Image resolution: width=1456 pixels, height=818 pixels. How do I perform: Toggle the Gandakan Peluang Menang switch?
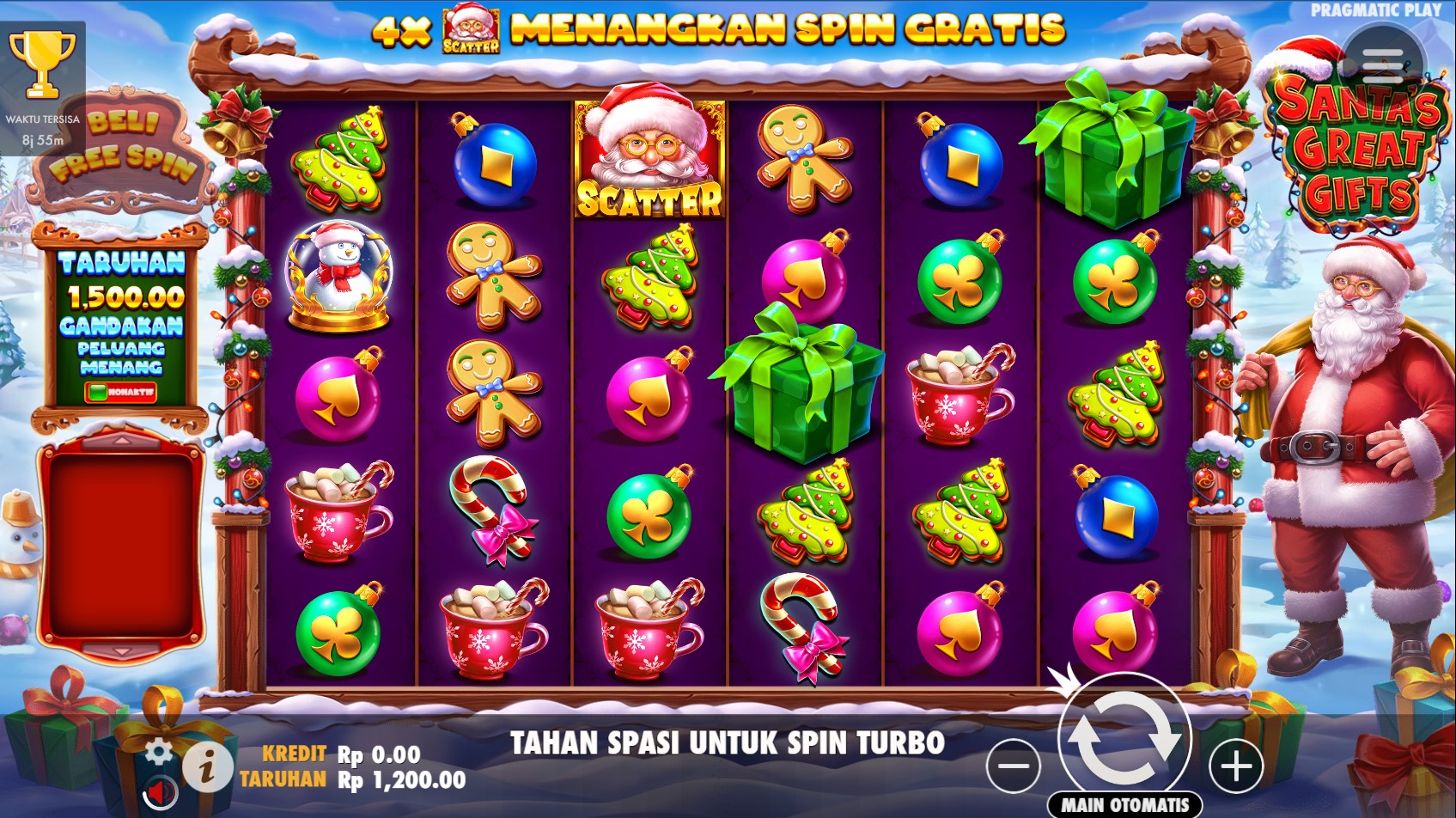click(x=120, y=393)
